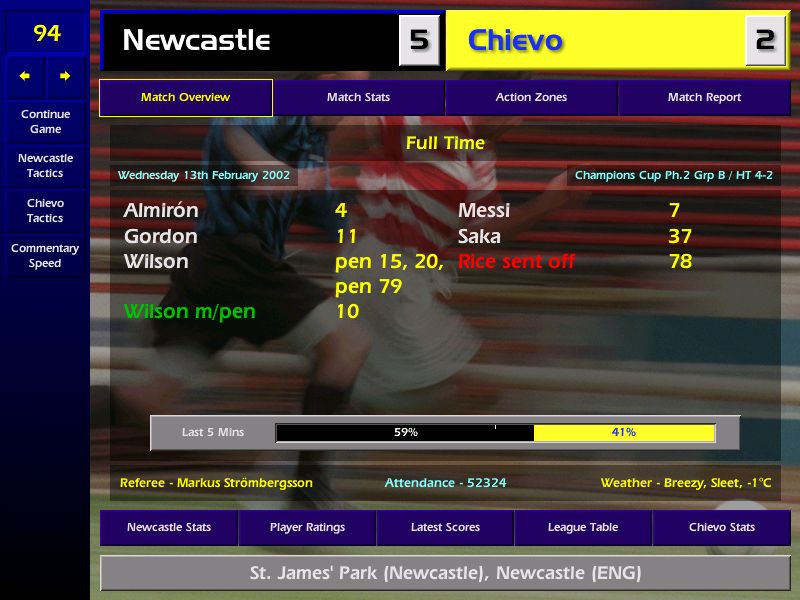View Newcastle Stats
Image resolution: width=800 pixels, height=600 pixels.
(x=168, y=527)
